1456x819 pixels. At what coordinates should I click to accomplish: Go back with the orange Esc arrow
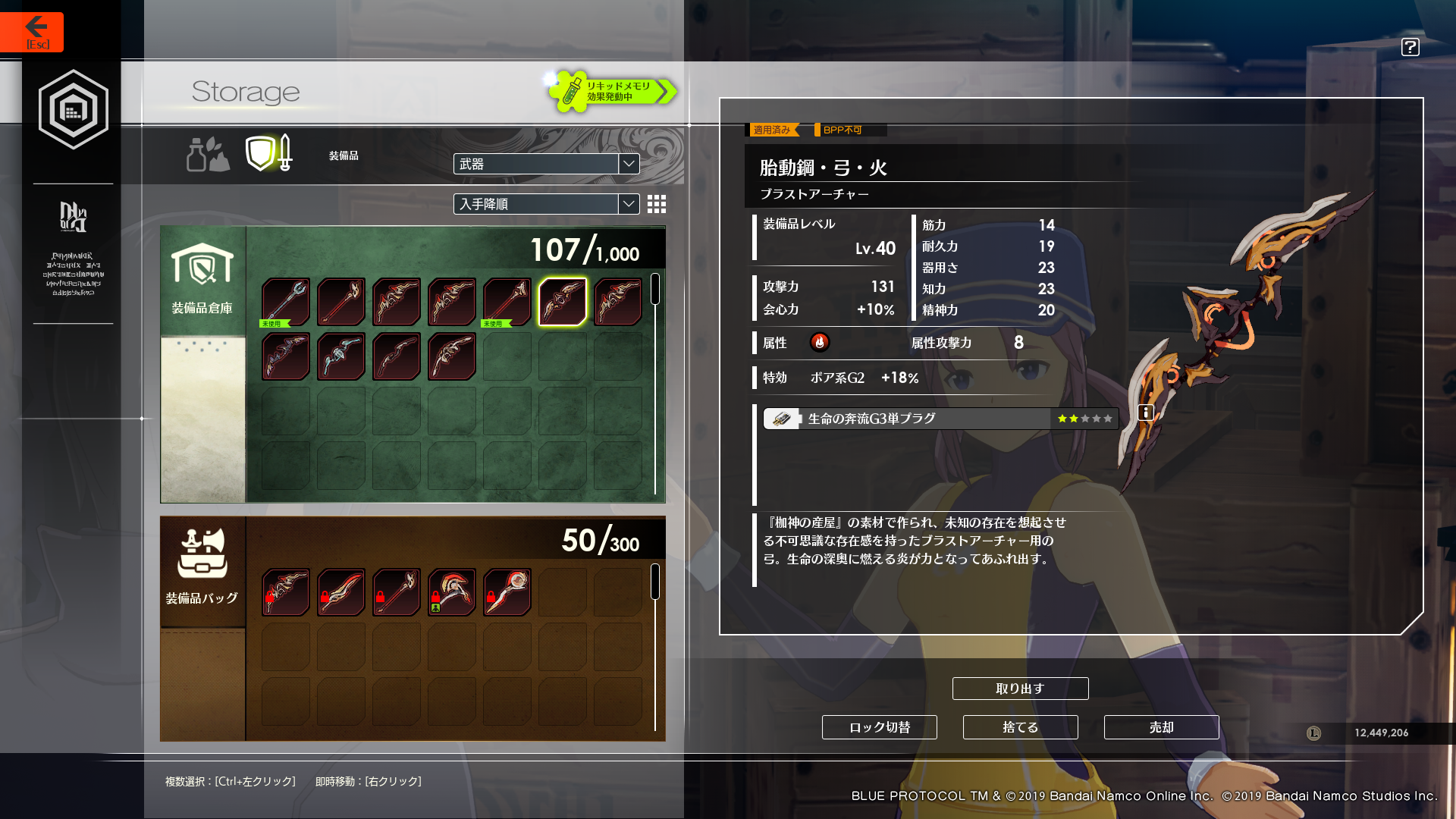coord(33,32)
